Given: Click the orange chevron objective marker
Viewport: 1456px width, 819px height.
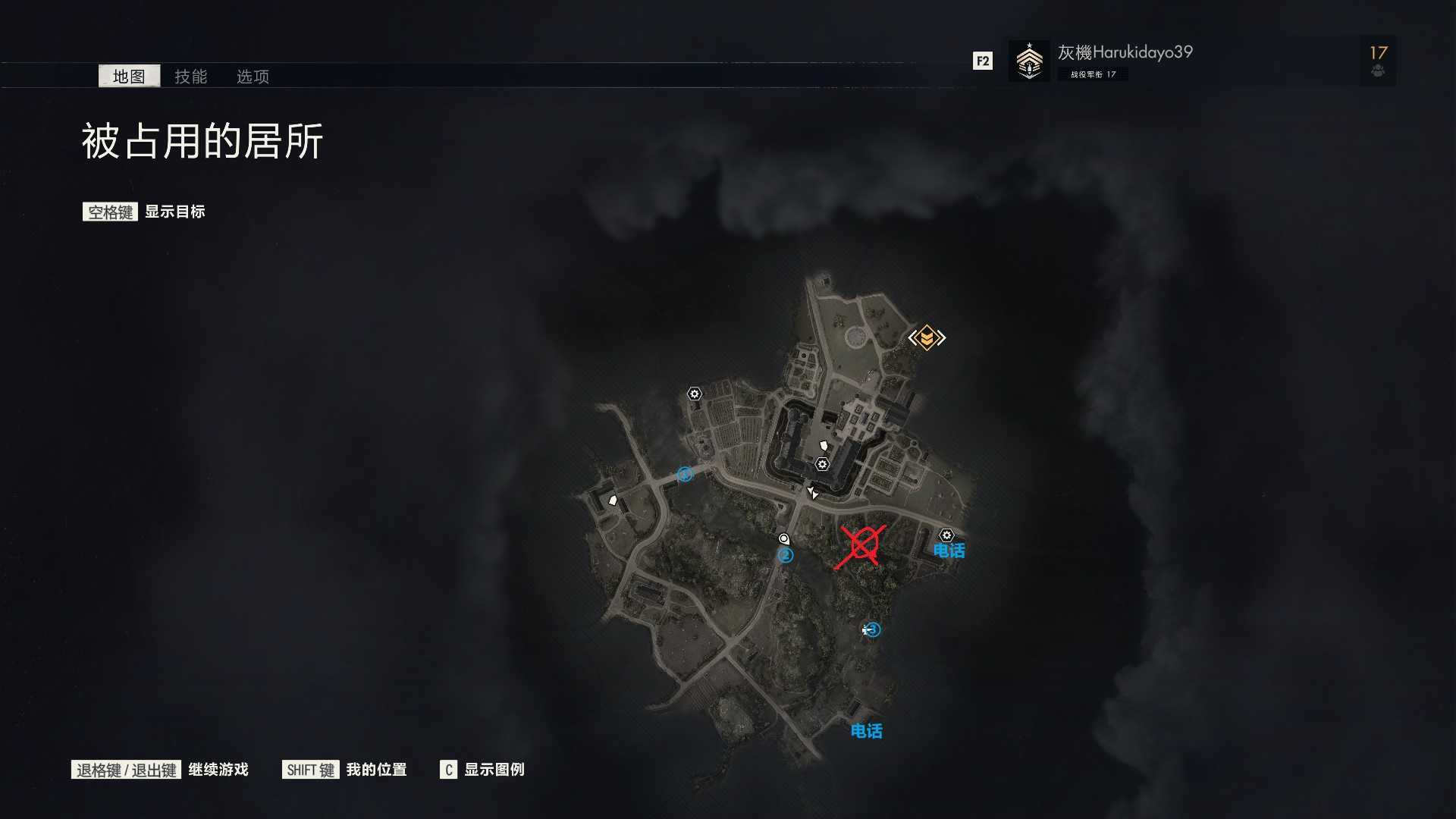Looking at the screenshot, I should click(927, 337).
